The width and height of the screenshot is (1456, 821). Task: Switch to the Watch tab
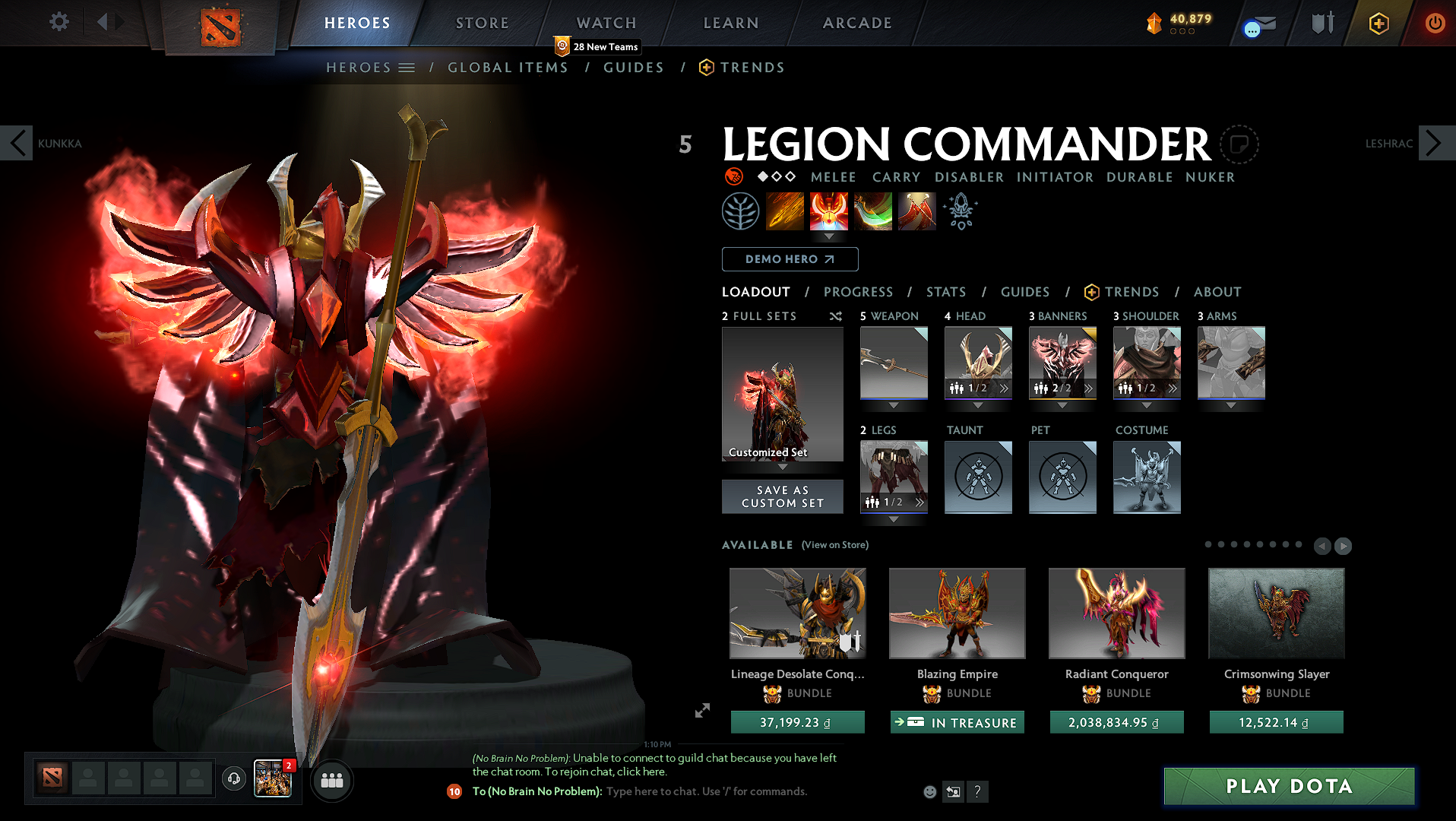coord(606,23)
